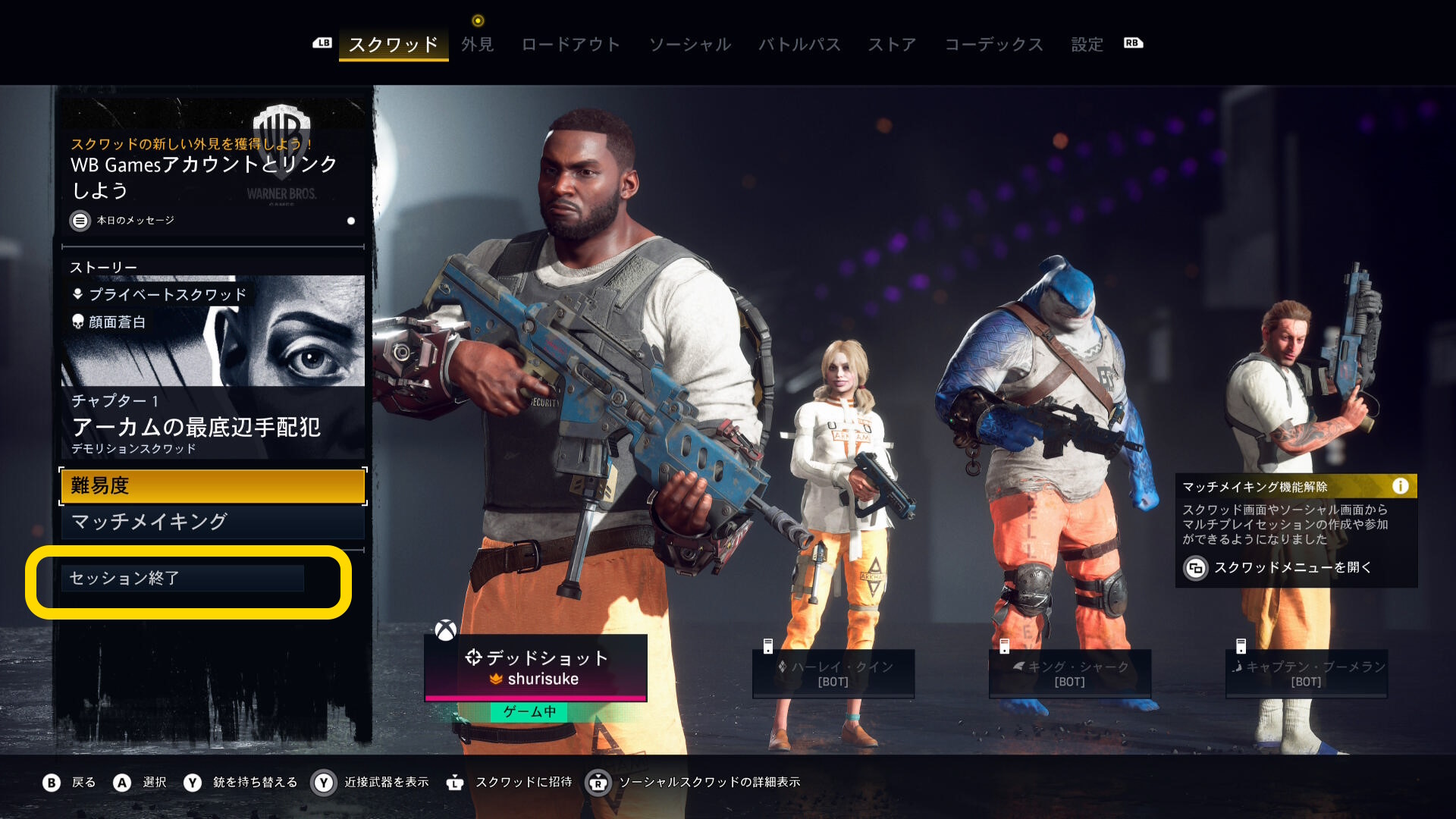This screenshot has height=819, width=1456.
Task: Open the コーデックス tab
Action: coord(993,44)
